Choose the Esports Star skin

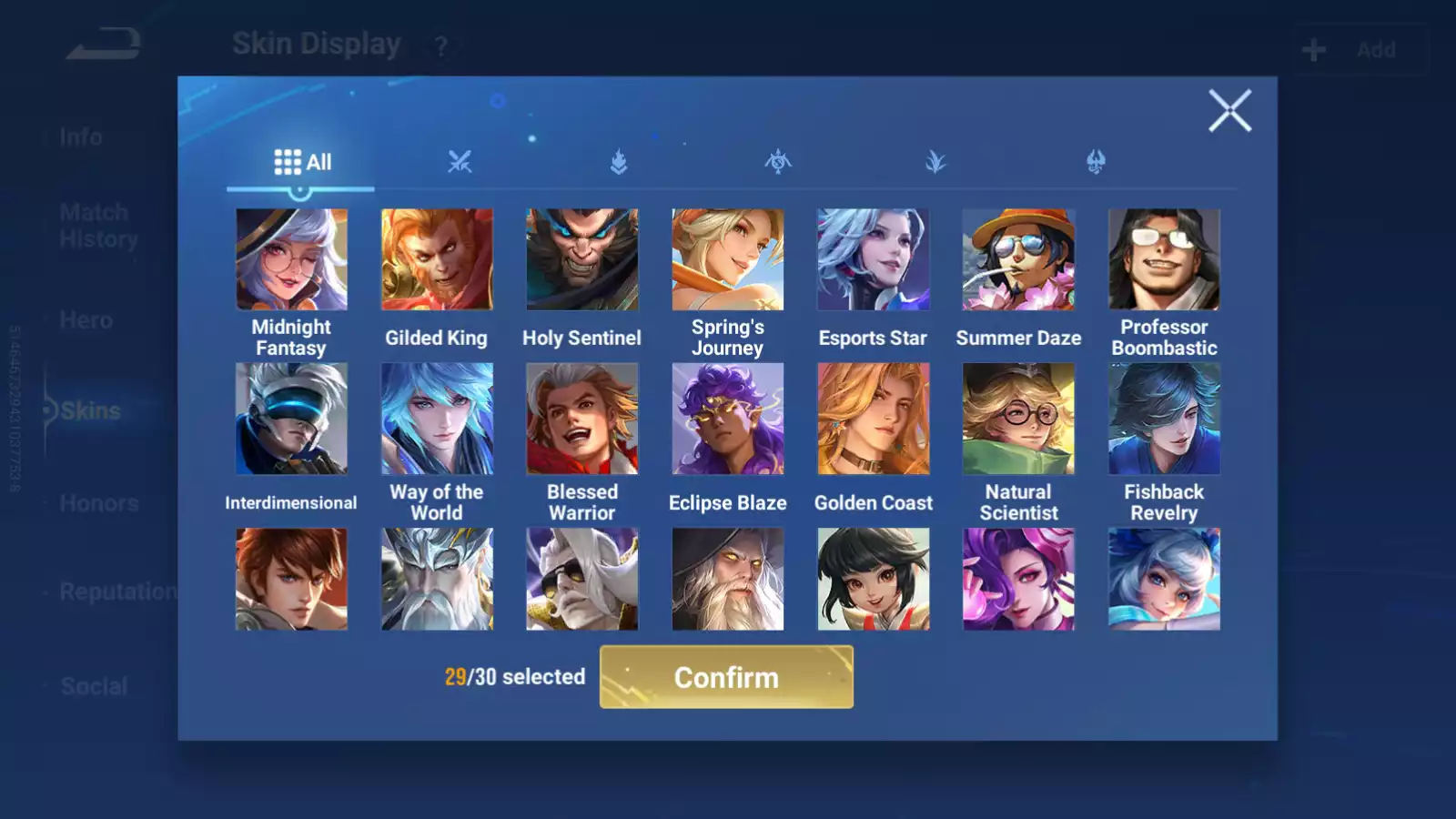[874, 260]
